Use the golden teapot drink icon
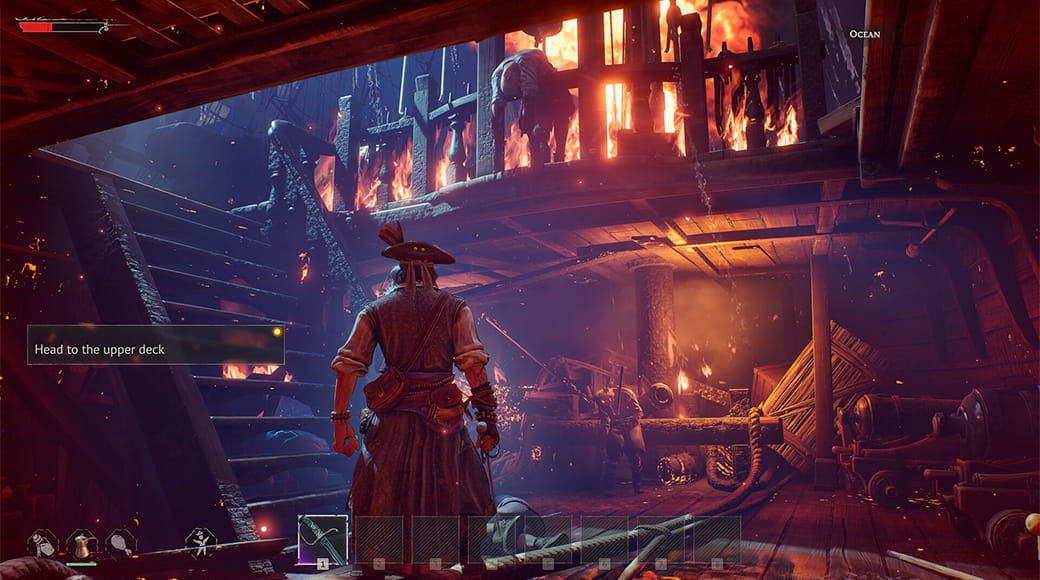Viewport: 1040px width, 580px height. click(x=82, y=543)
